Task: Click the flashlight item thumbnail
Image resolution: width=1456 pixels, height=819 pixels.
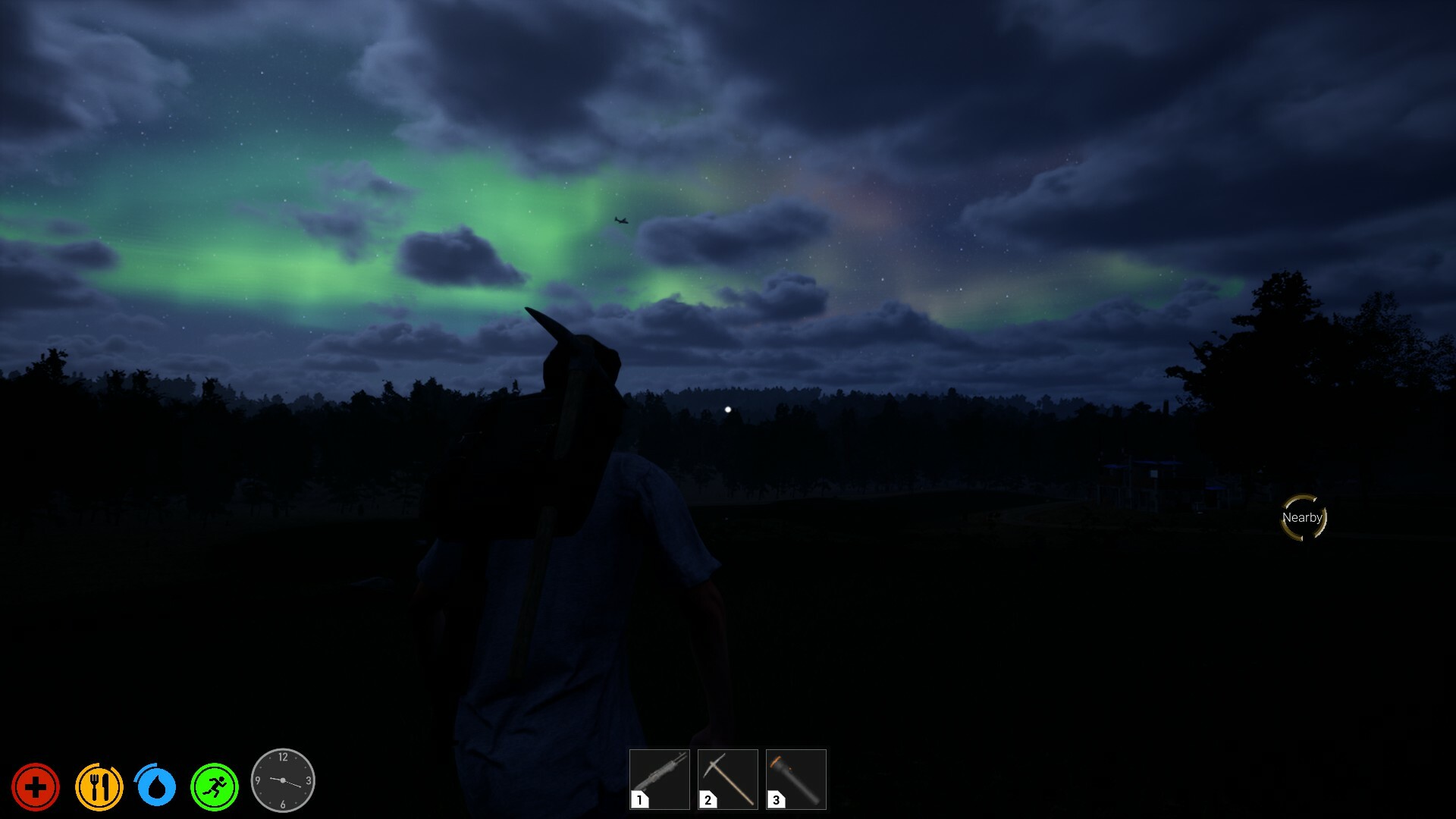Action: point(795,779)
